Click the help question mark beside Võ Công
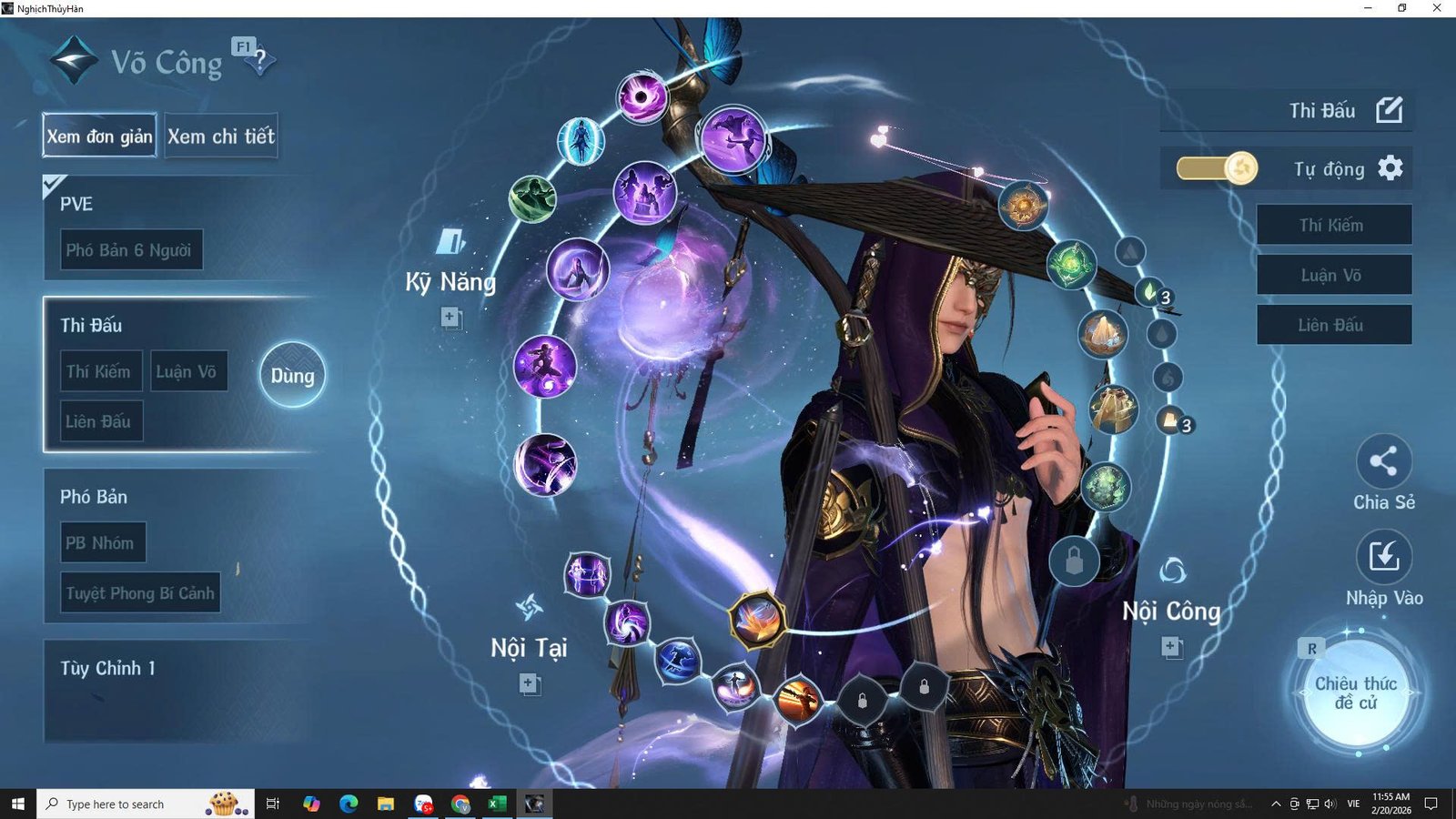Screen dimensions: 1456x819 [263, 61]
